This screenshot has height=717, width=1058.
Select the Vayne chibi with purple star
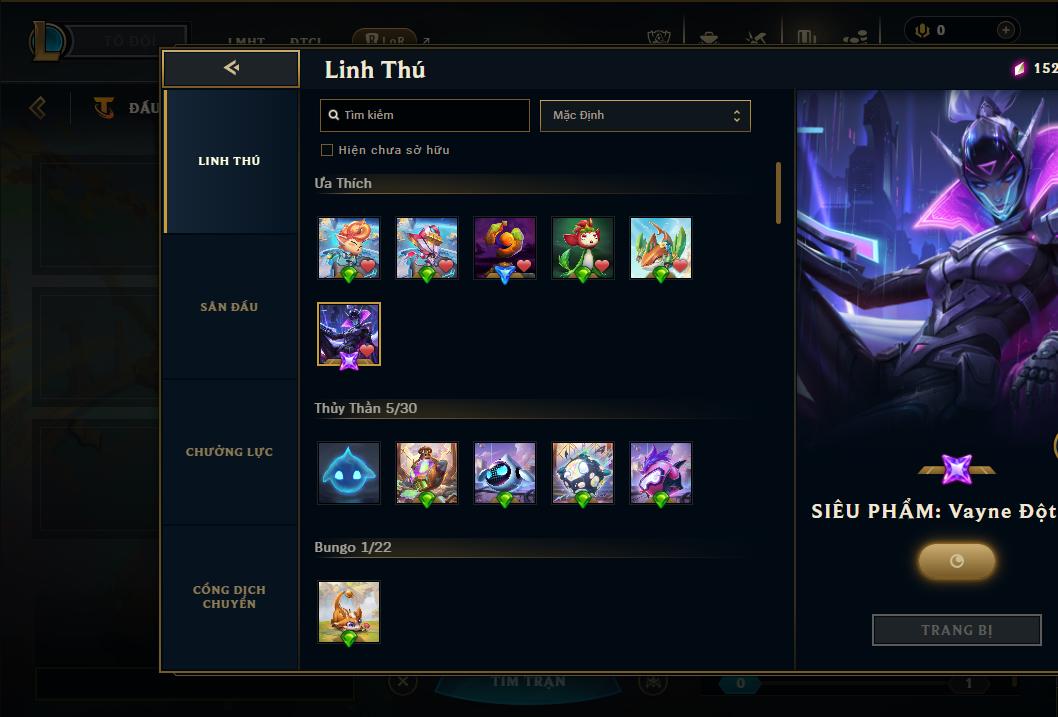349,334
